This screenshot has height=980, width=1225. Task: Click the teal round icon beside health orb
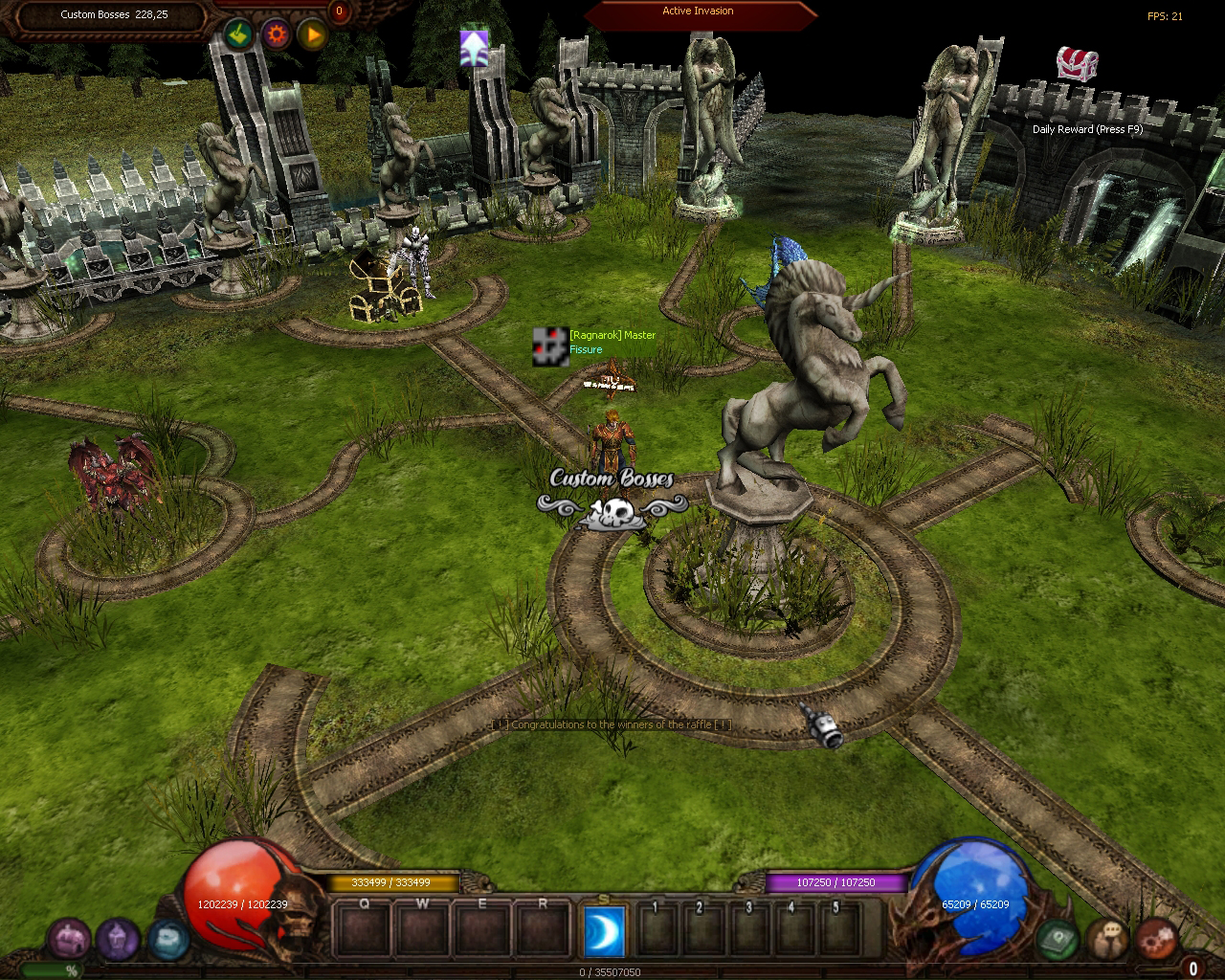167,939
